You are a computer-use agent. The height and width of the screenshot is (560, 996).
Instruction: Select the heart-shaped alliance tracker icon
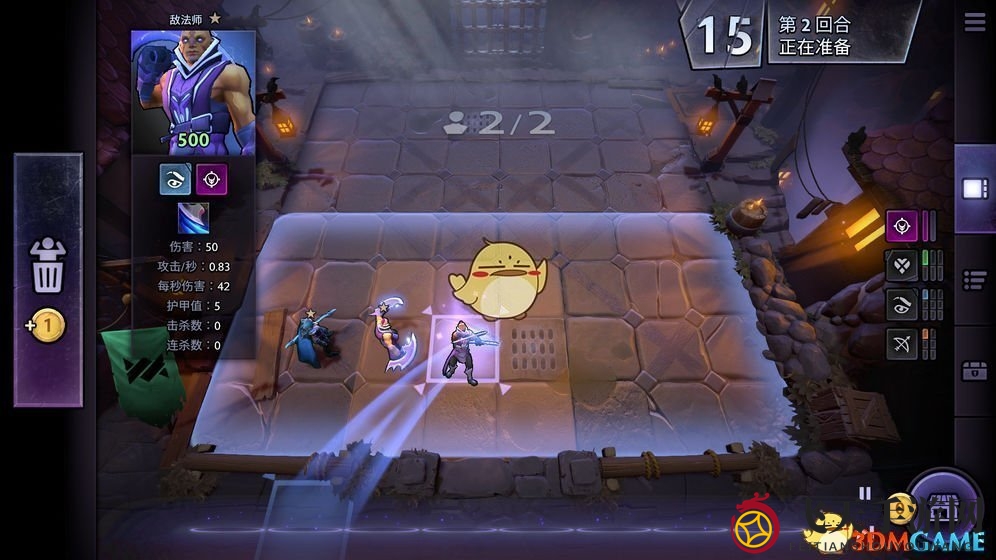901,265
